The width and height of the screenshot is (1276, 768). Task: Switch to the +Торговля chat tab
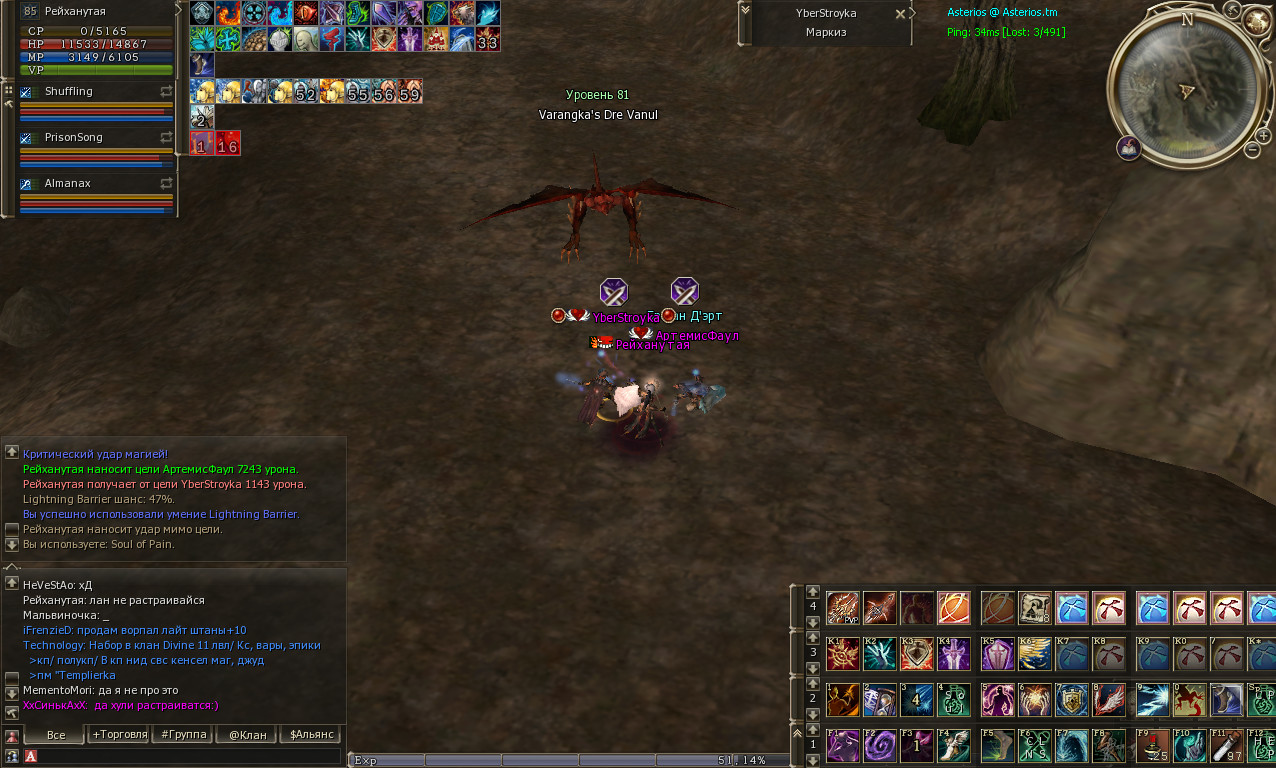point(119,735)
